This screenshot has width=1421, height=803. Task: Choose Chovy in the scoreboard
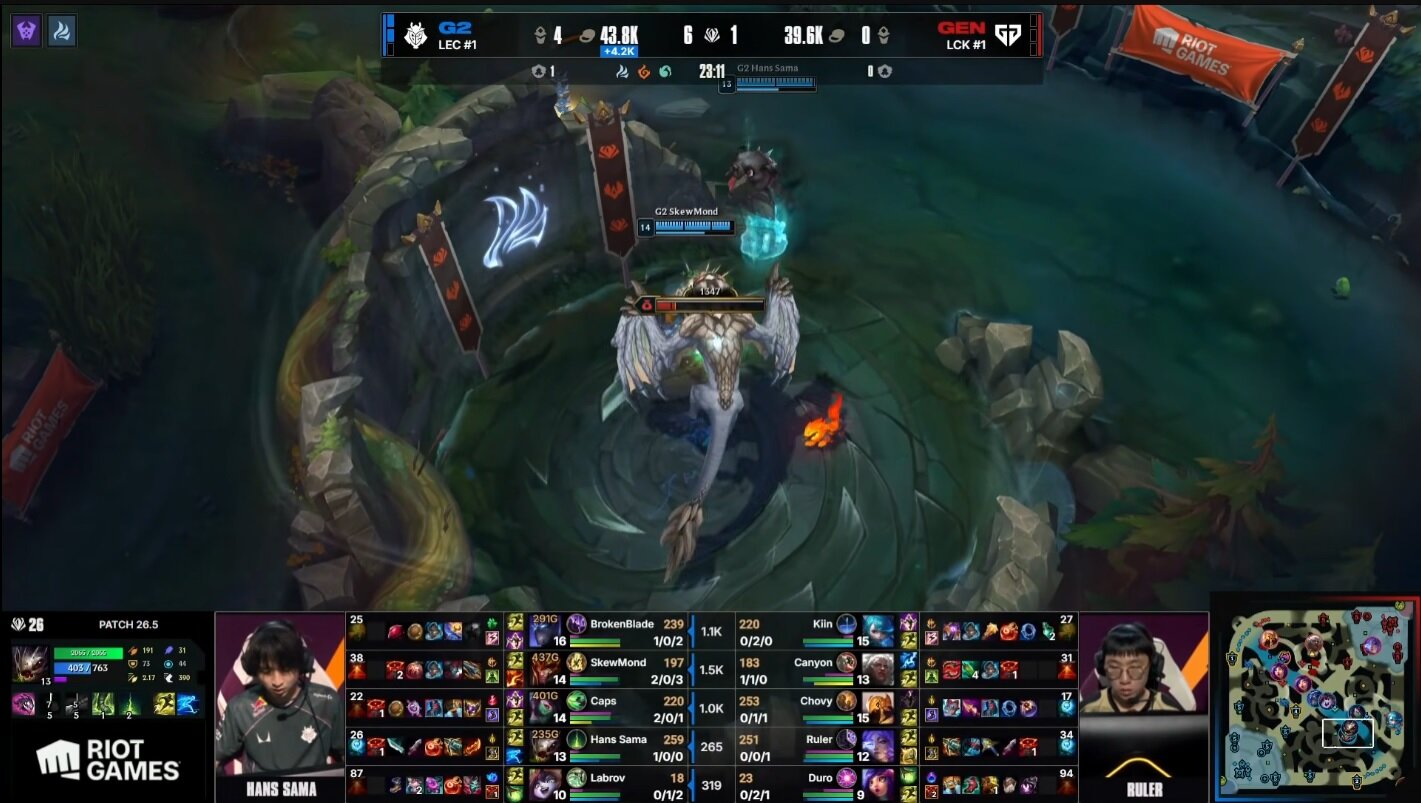[816, 701]
